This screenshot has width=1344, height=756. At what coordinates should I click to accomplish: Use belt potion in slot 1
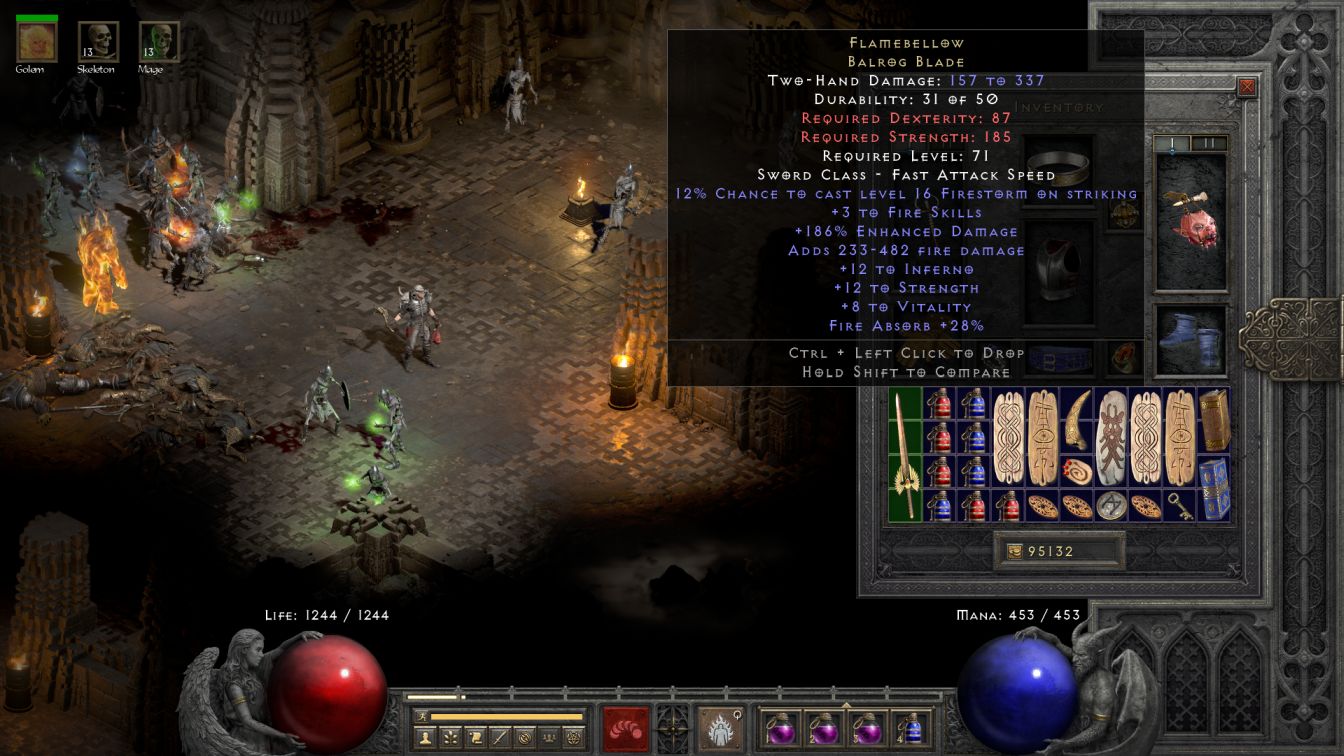[781, 728]
